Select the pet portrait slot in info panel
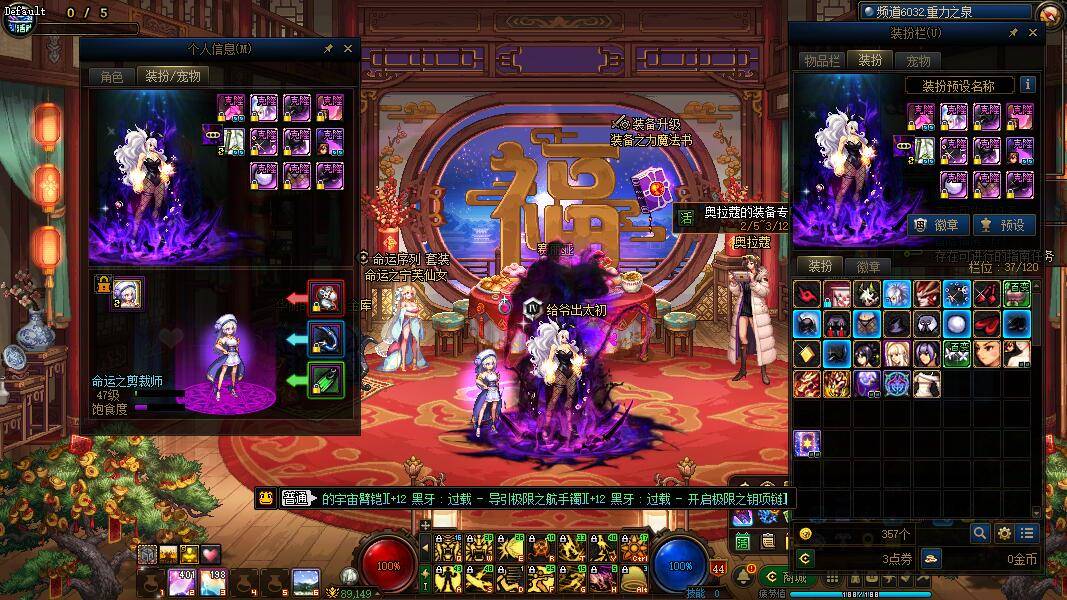The height and width of the screenshot is (600, 1067). click(x=127, y=294)
